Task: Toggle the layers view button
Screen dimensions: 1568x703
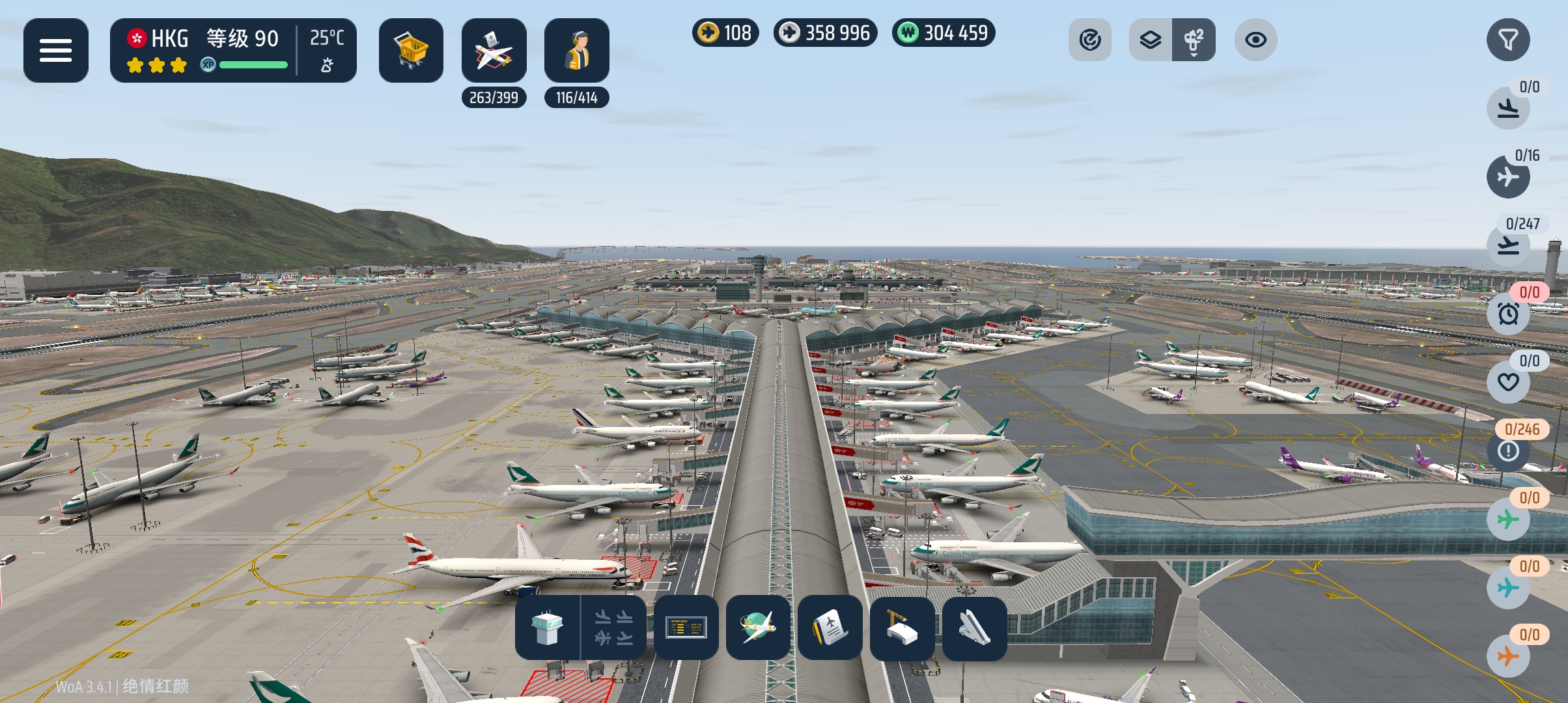Action: (1151, 40)
